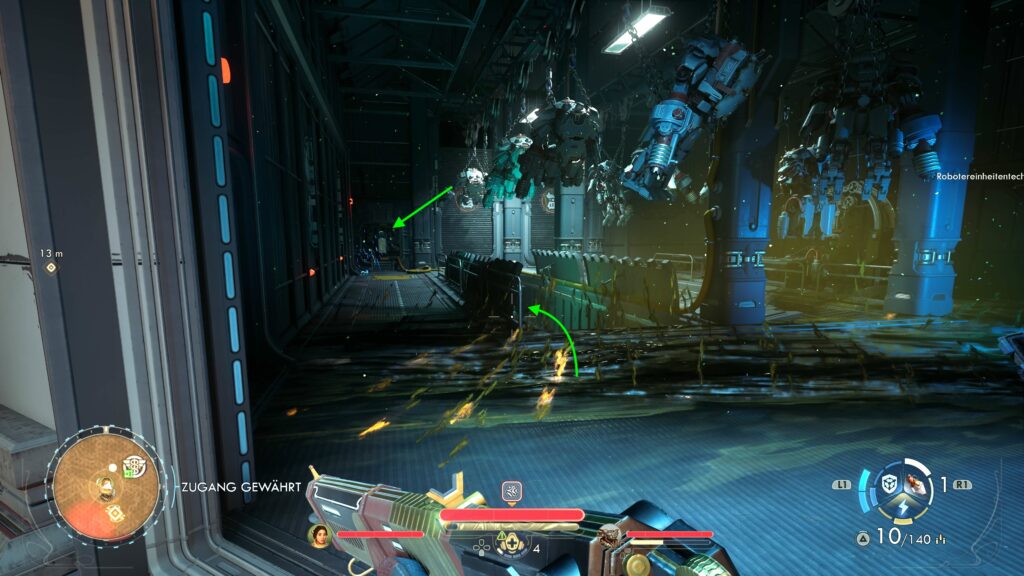1024x576 pixels.
Task: Click the creature companion portrait
Action: tap(608, 534)
